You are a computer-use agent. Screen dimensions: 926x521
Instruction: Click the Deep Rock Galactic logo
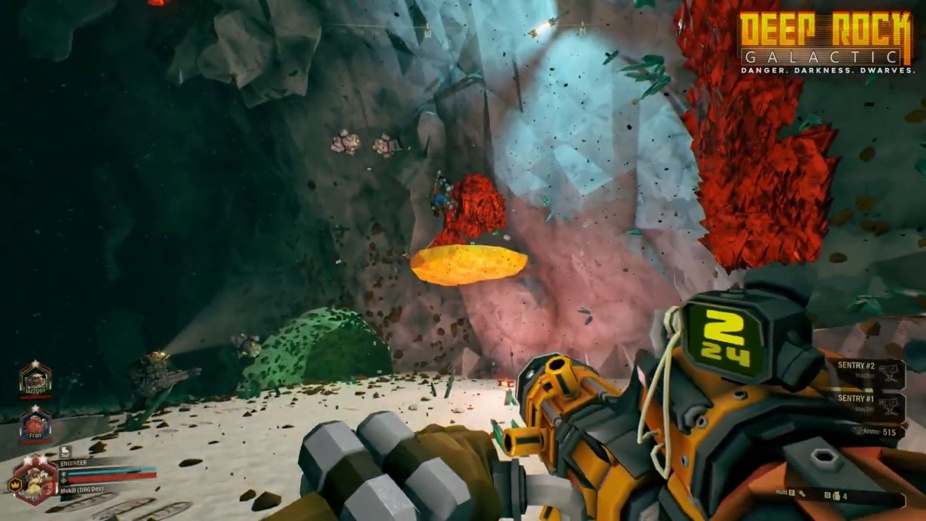pyautogui.click(x=826, y=42)
